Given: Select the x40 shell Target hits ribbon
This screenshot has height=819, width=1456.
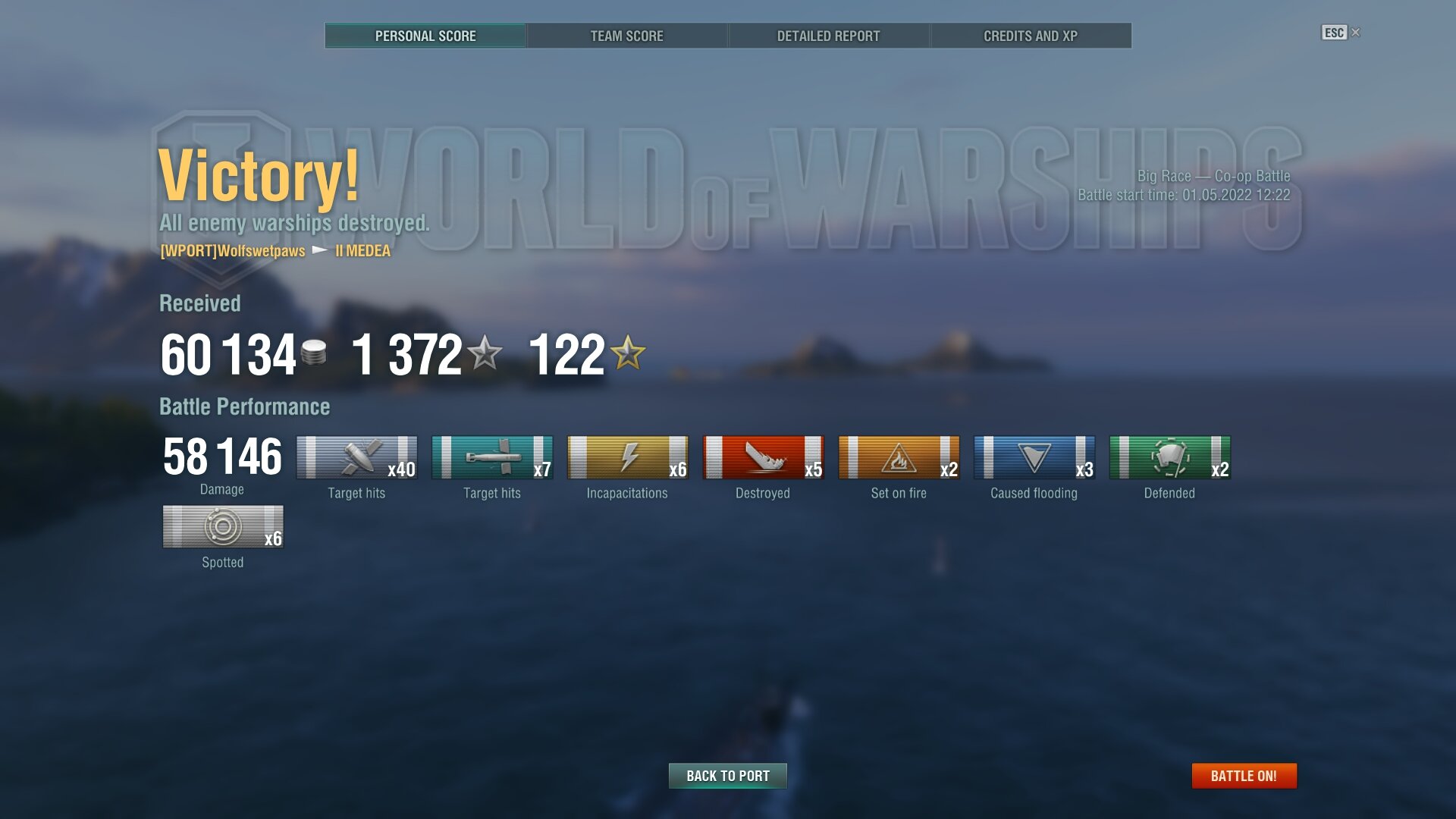Looking at the screenshot, I should 356,457.
